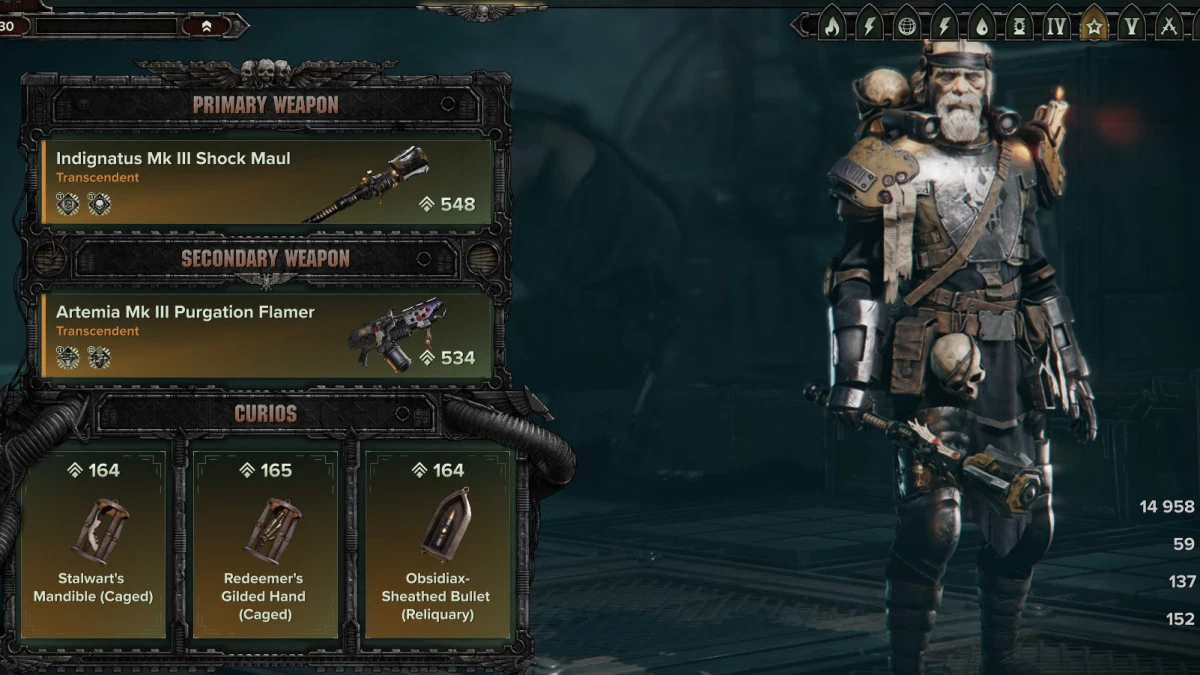Choose the IV numeral loadout tab
Image resolution: width=1200 pixels, height=675 pixels.
click(1056, 27)
